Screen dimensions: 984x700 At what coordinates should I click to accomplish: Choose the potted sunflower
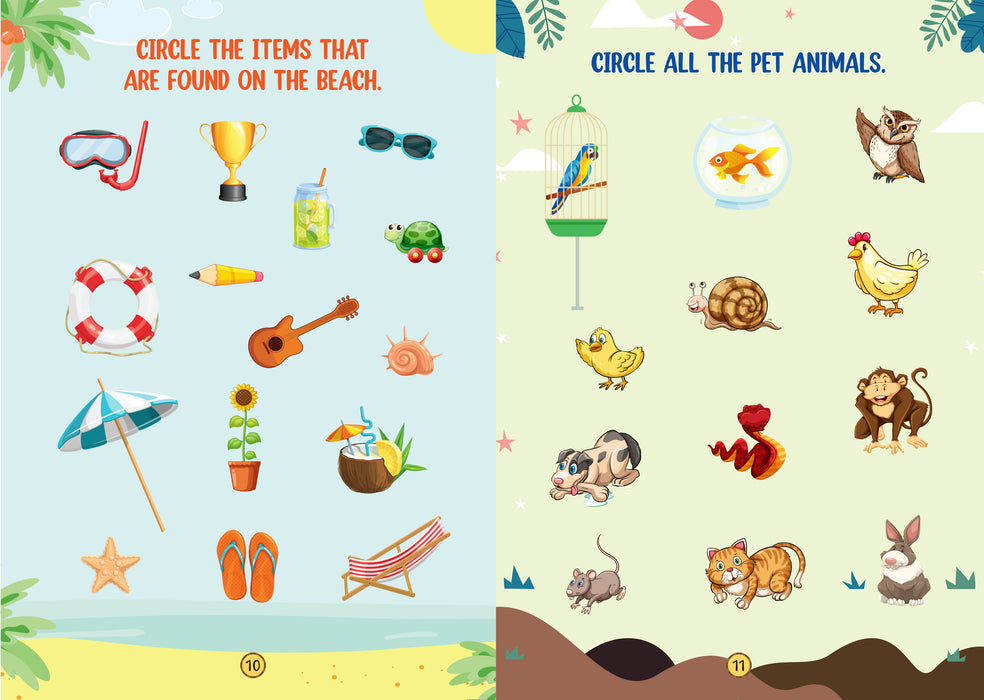[243, 437]
